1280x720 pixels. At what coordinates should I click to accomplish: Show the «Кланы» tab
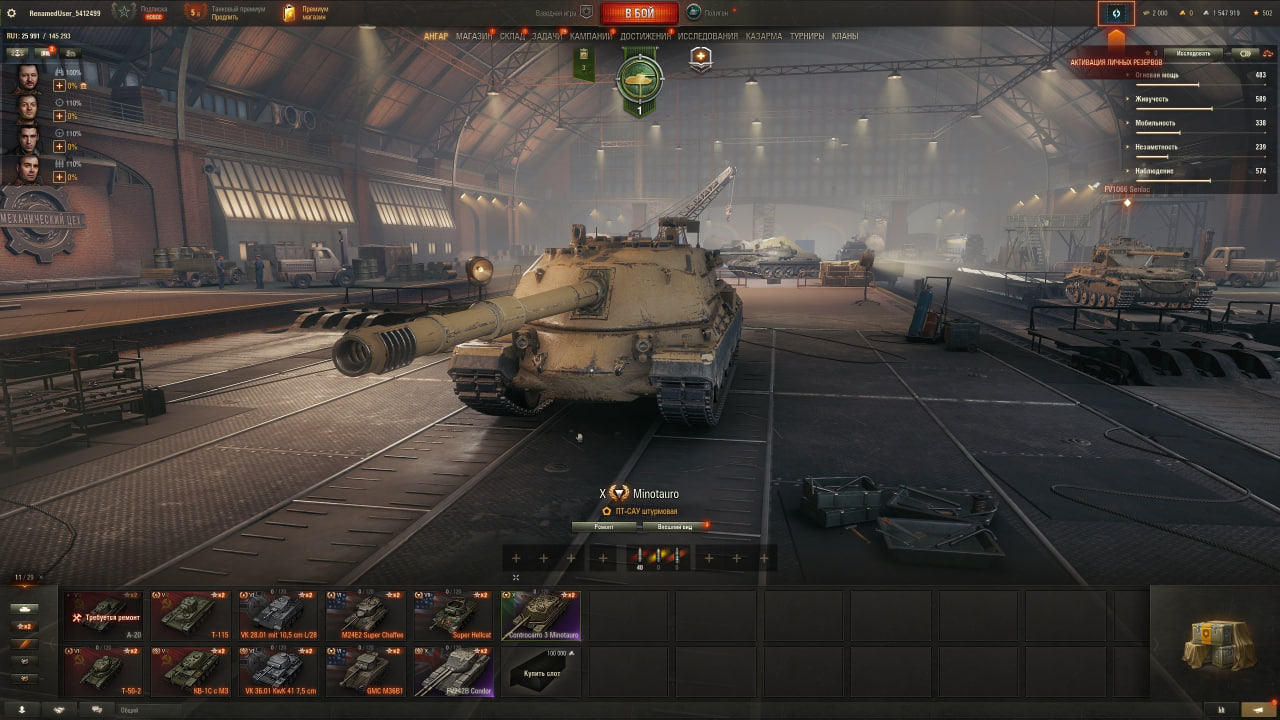(845, 36)
